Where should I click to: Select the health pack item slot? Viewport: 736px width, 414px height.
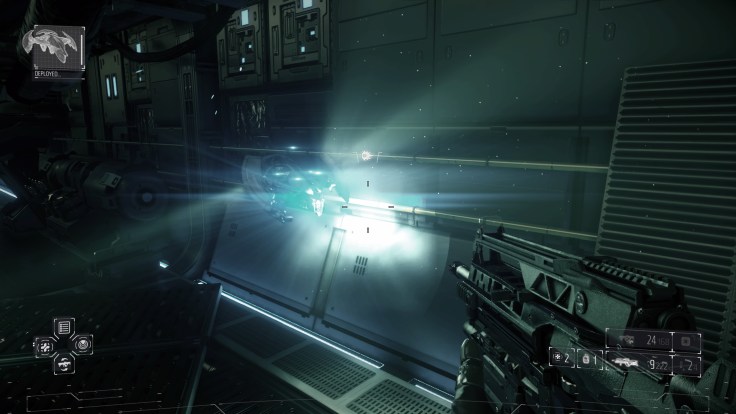pos(559,356)
